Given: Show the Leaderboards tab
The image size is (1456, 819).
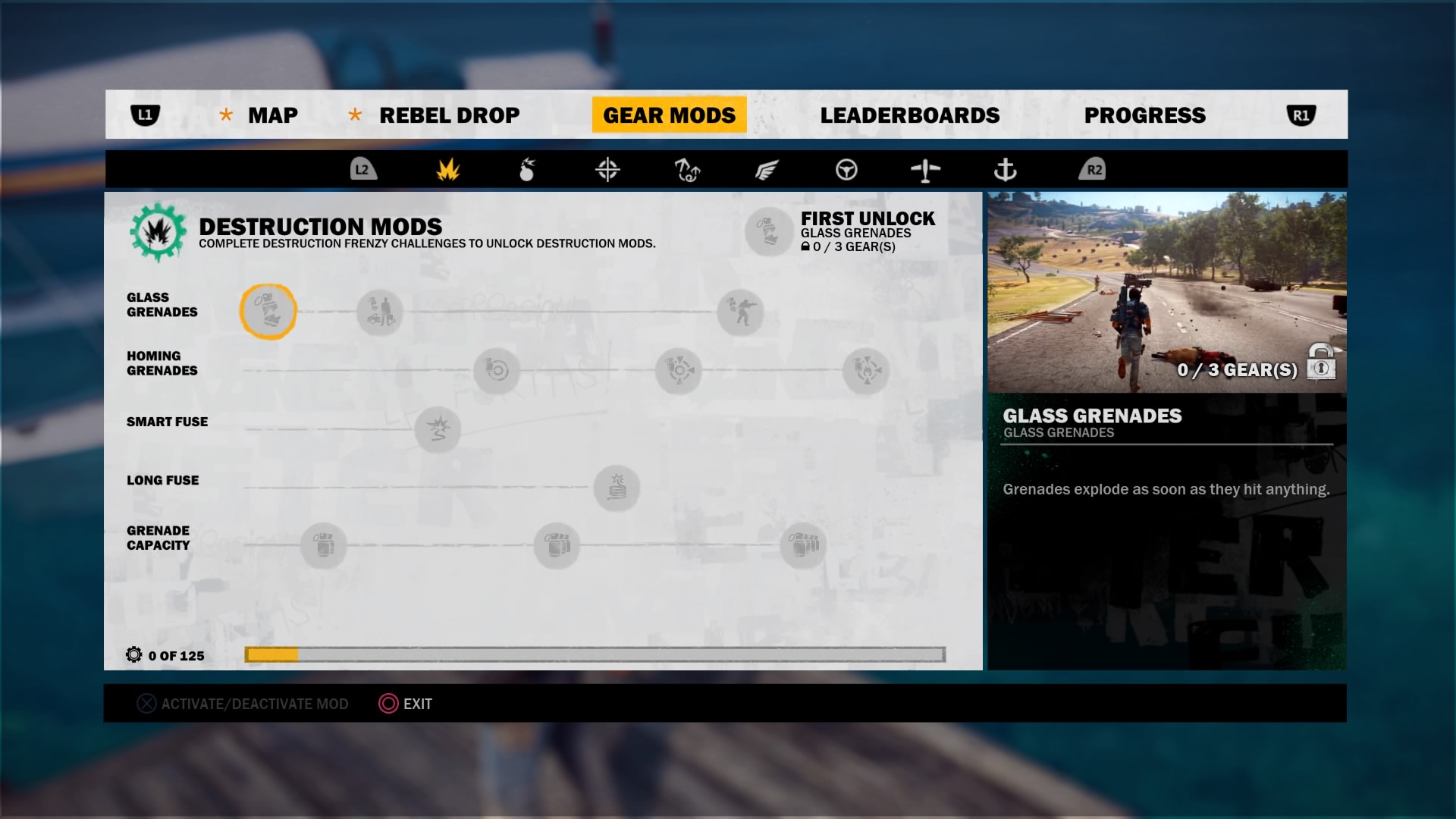Looking at the screenshot, I should click(x=909, y=115).
